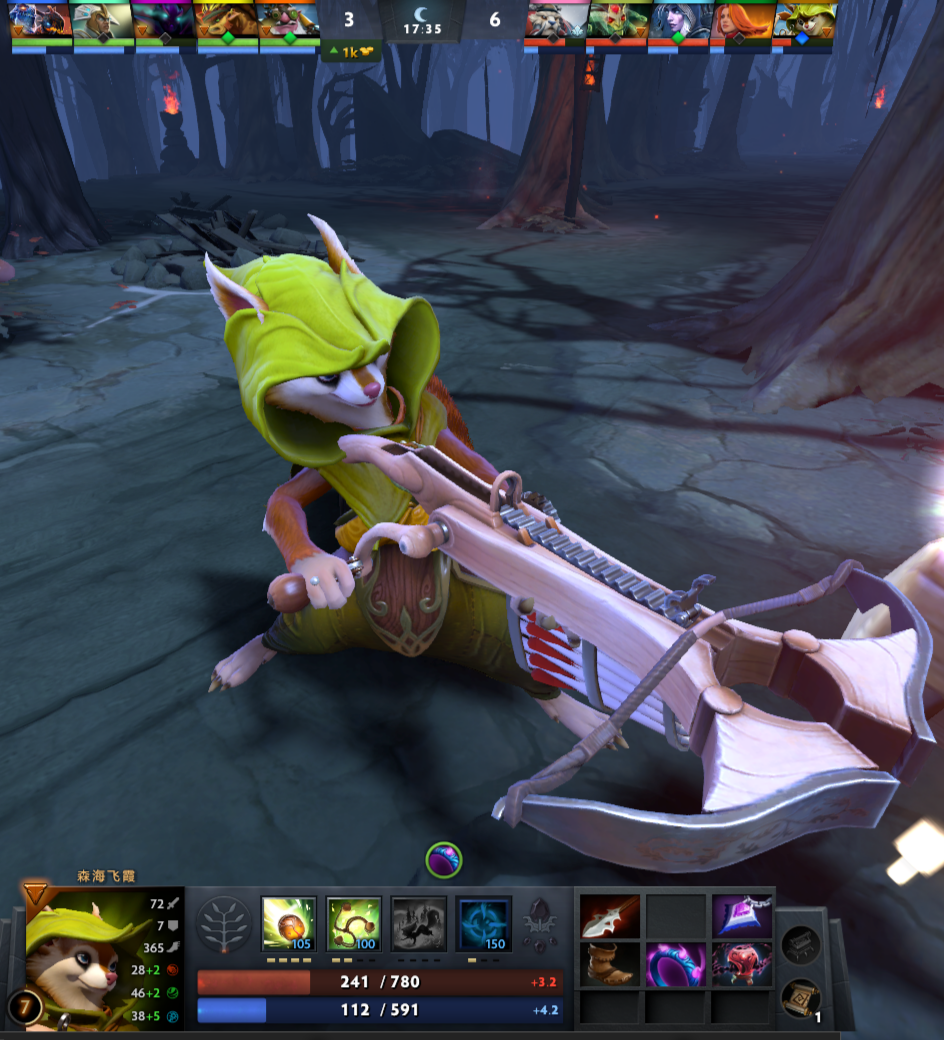
Task: Activate the Acorn Shot ability
Action: tap(289, 923)
